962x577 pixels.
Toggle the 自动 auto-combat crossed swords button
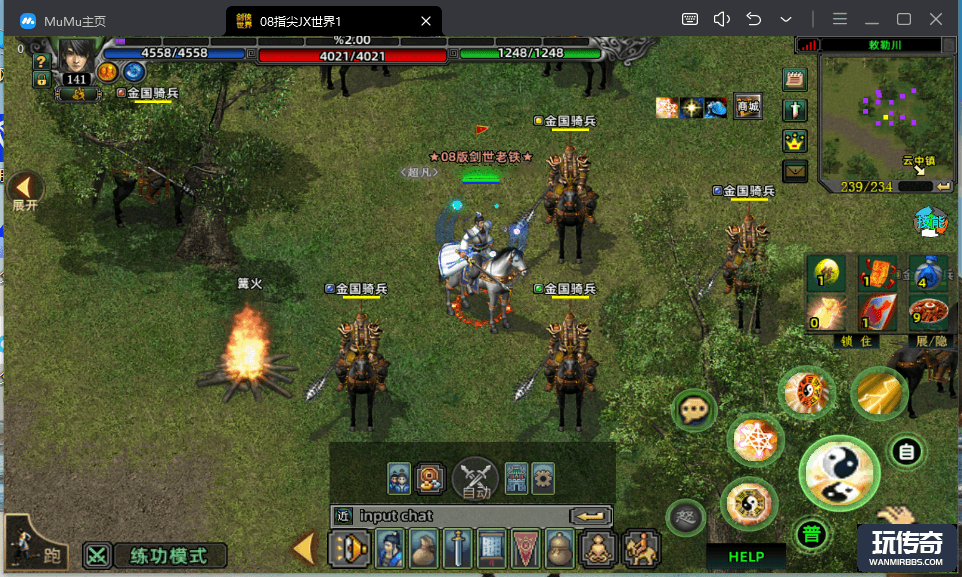pyautogui.click(x=476, y=479)
